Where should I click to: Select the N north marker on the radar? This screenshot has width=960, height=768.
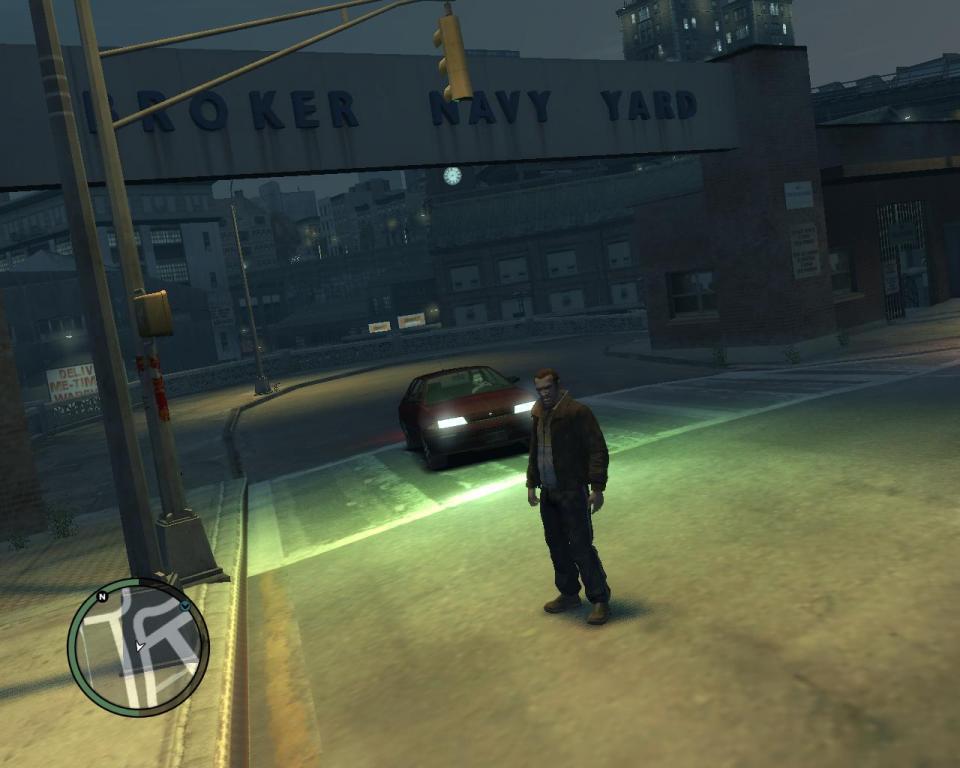102,597
